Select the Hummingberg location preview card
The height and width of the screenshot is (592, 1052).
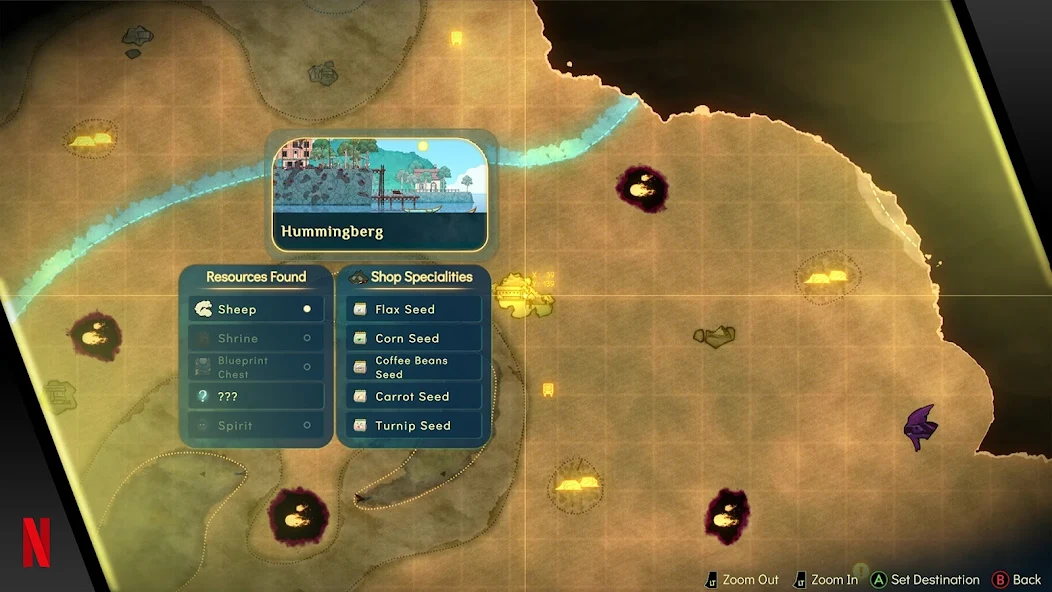tap(380, 195)
